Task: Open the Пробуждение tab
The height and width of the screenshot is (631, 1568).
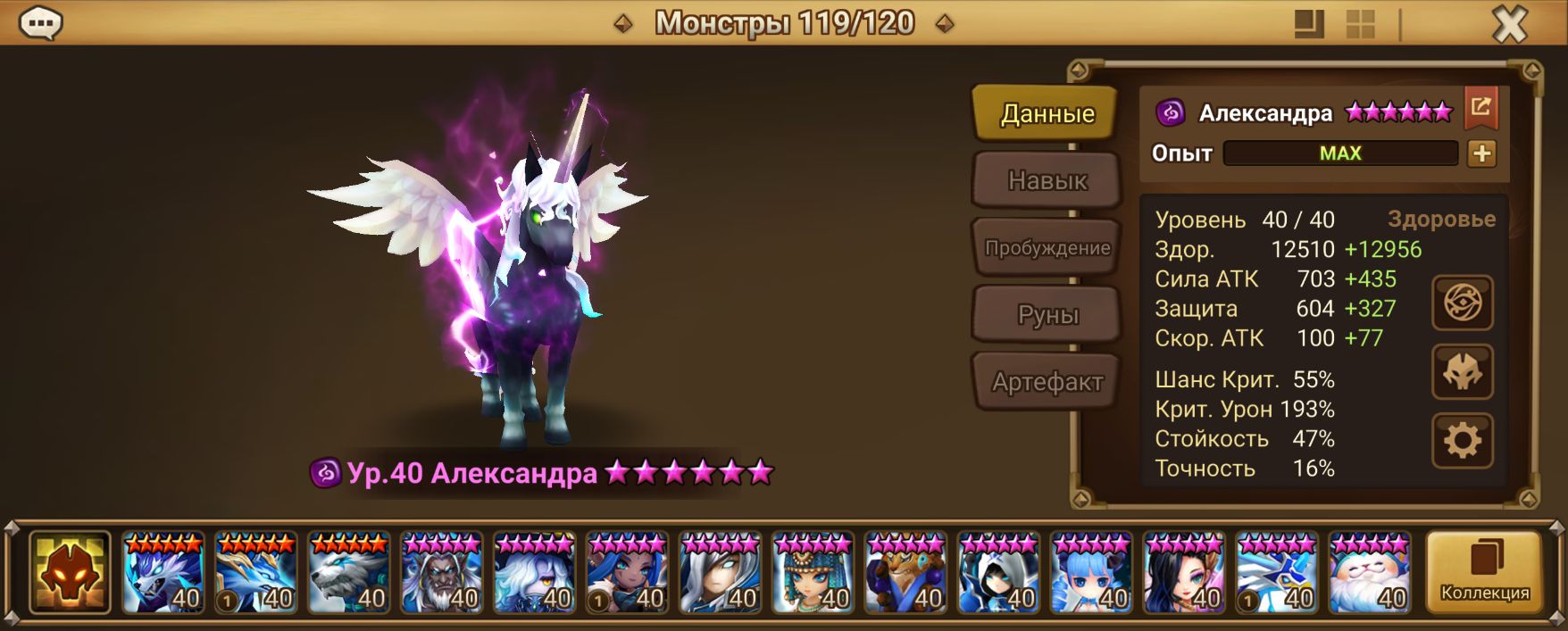Action: click(1047, 248)
